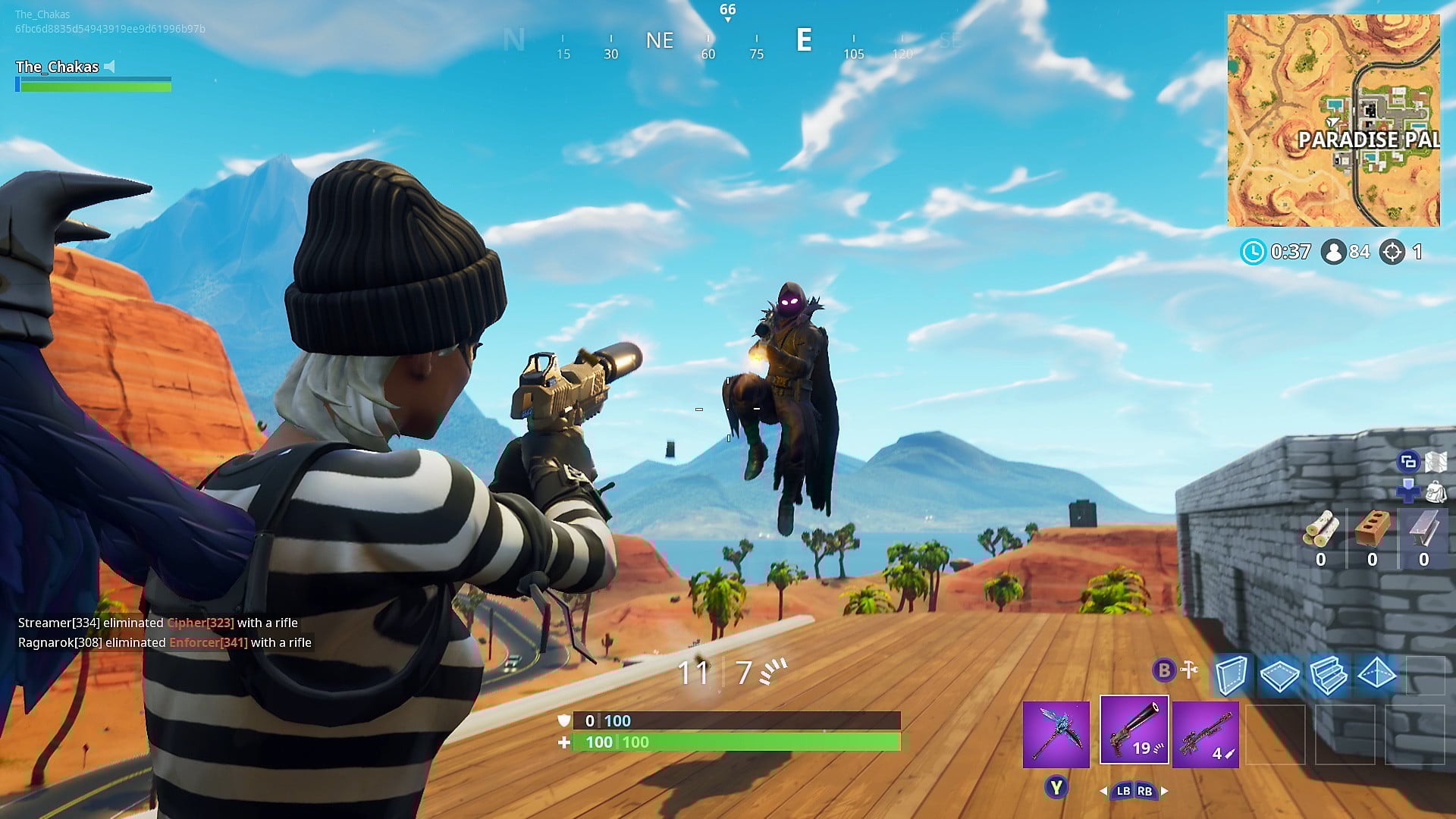The image size is (1456, 819).
Task: Open the folded map icon
Action: [1436, 461]
